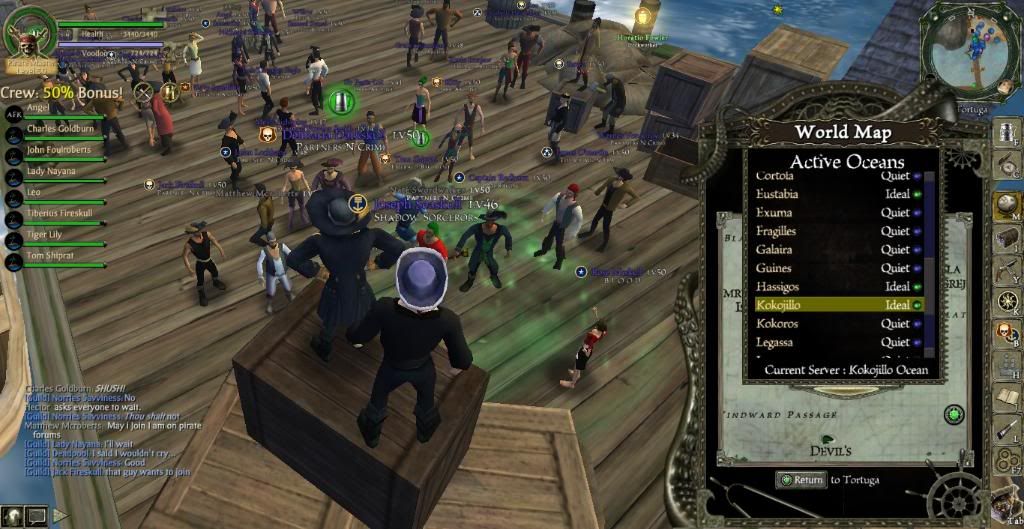Screen dimensions: 1024x529
Task: Select Kokojillo in the Active Oceans list
Action: click(x=838, y=305)
